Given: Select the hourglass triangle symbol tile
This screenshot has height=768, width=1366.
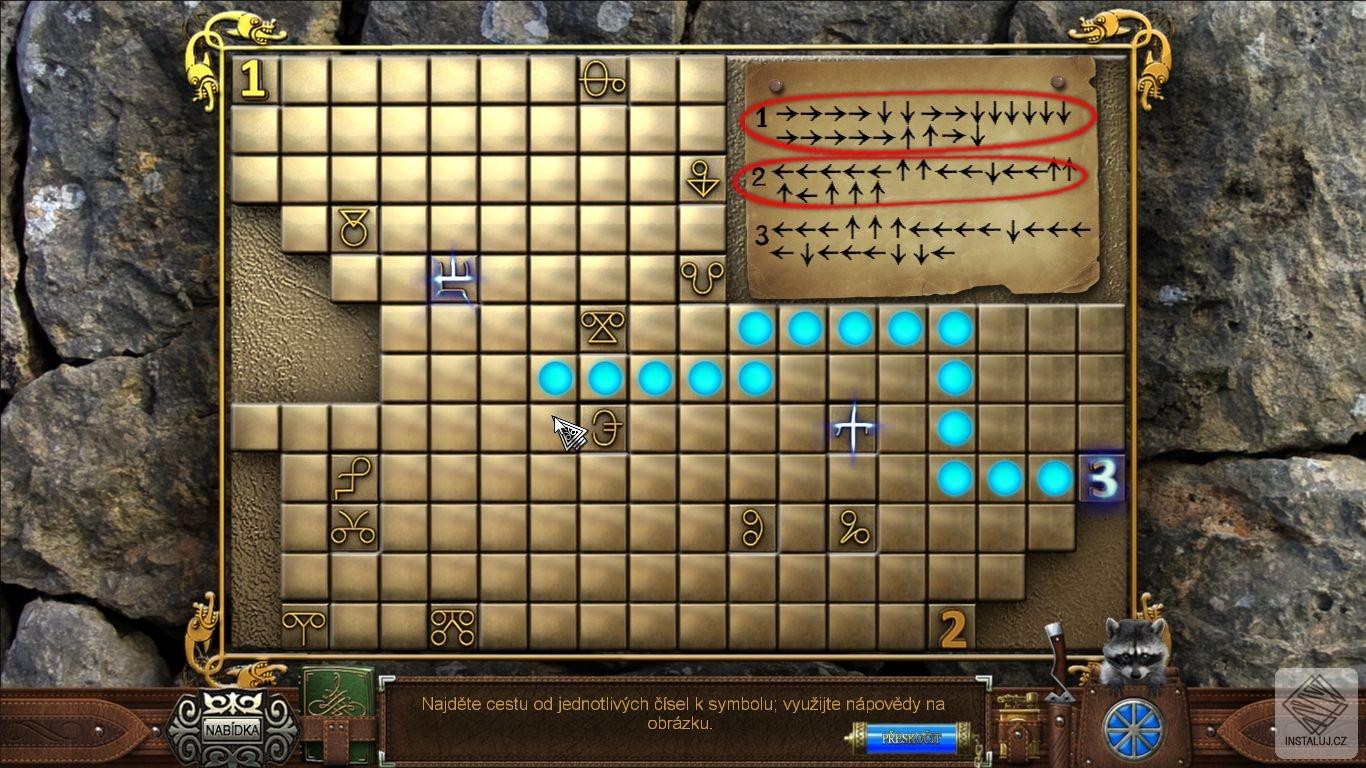Looking at the screenshot, I should [x=603, y=329].
